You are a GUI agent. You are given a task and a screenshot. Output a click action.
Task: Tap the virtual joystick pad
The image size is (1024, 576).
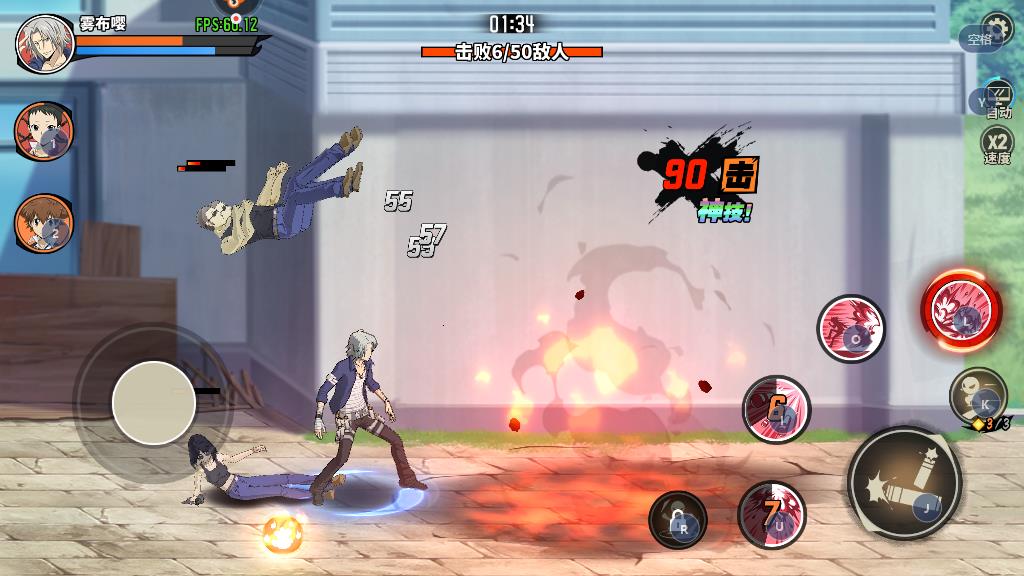154,402
